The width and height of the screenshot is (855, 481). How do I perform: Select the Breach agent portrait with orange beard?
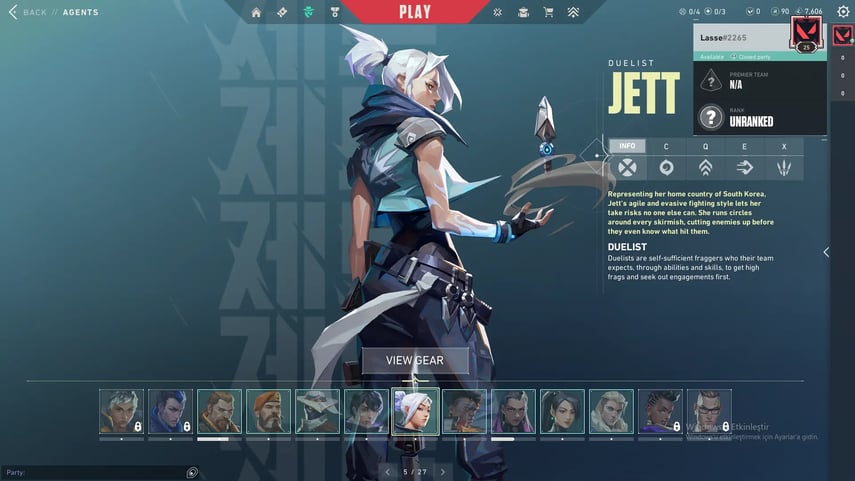click(x=219, y=411)
